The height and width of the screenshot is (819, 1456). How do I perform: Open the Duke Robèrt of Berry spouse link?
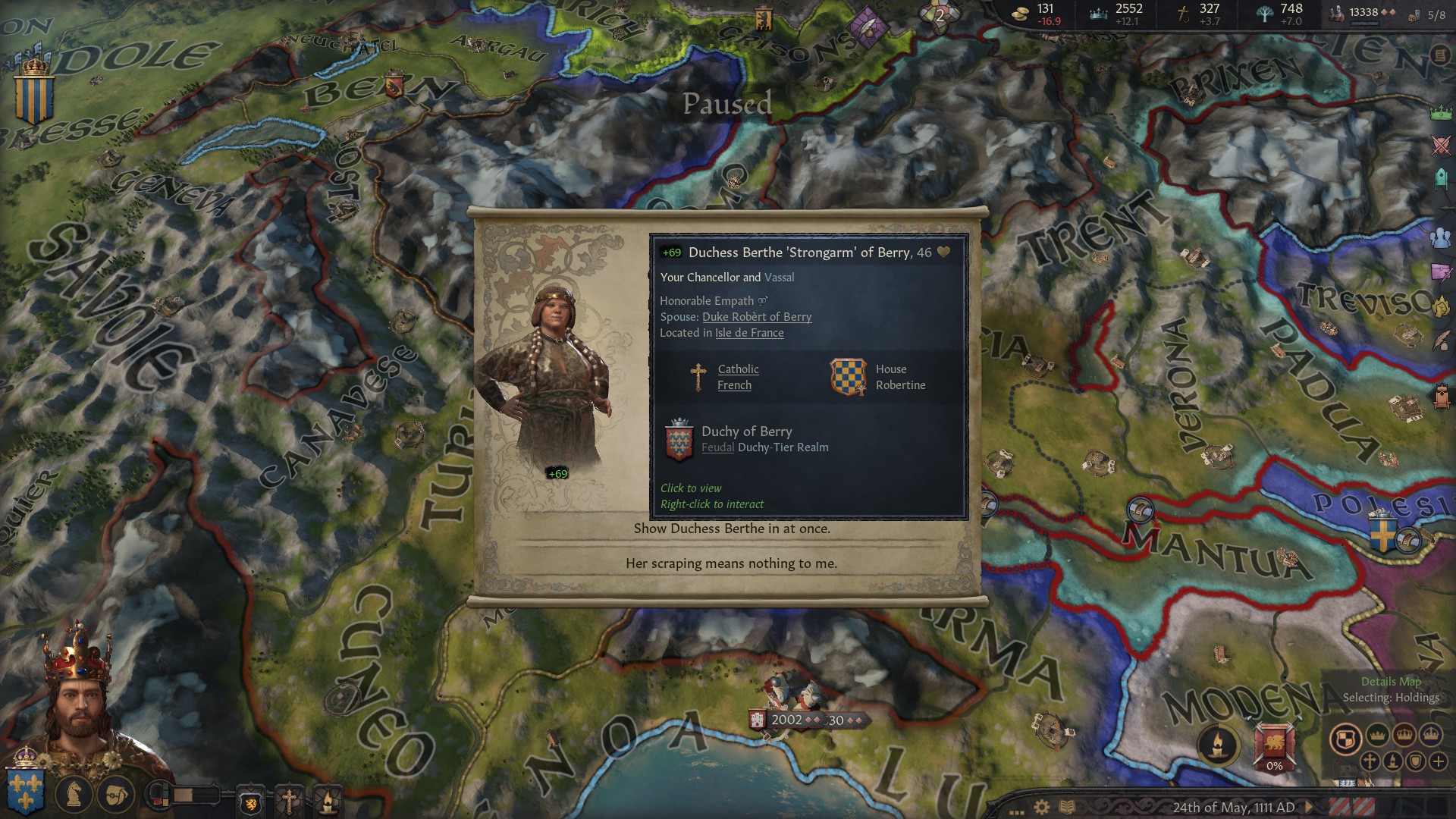coord(756,317)
